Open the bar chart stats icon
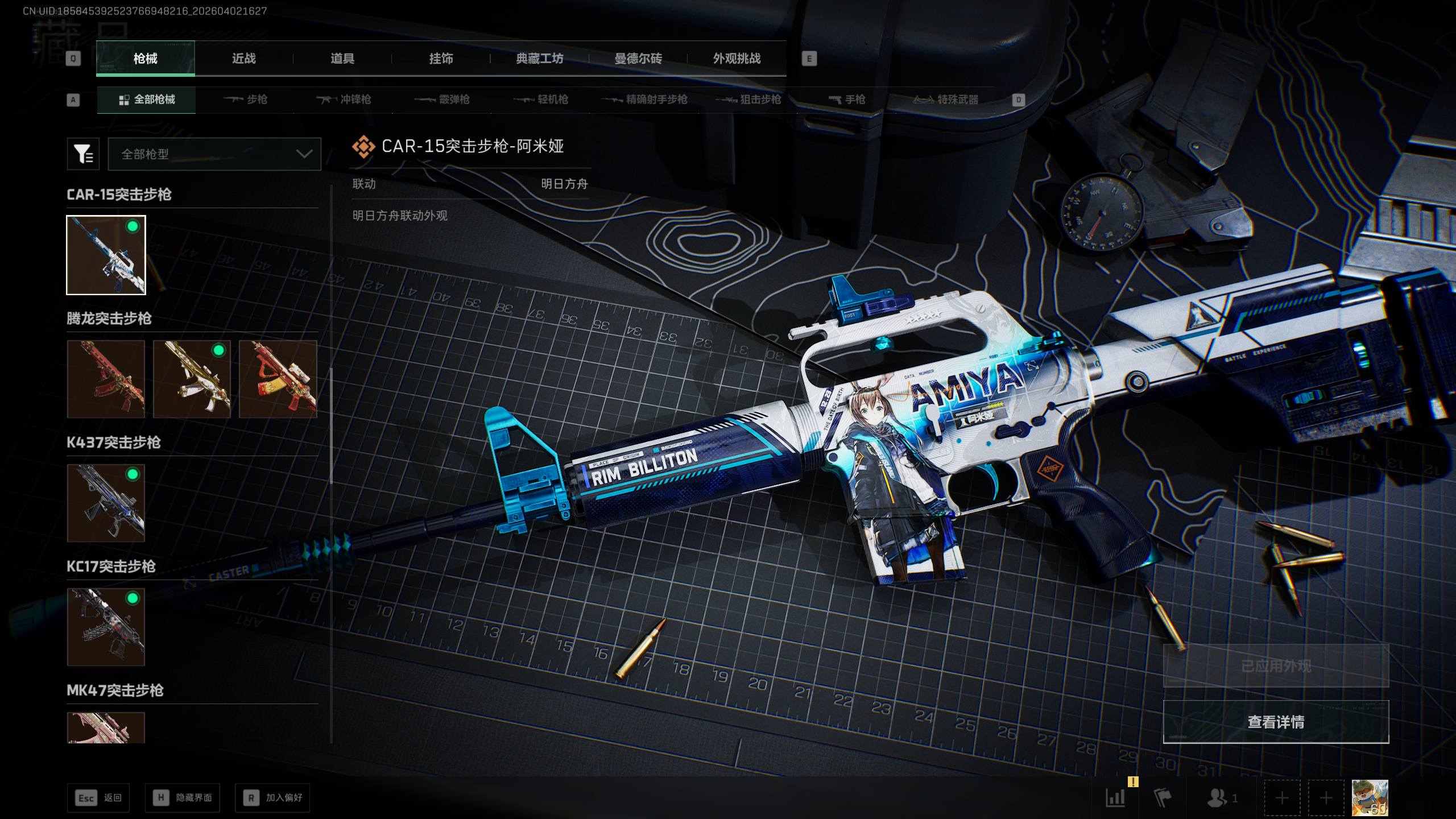This screenshot has height=819, width=1456. pos(1115,797)
